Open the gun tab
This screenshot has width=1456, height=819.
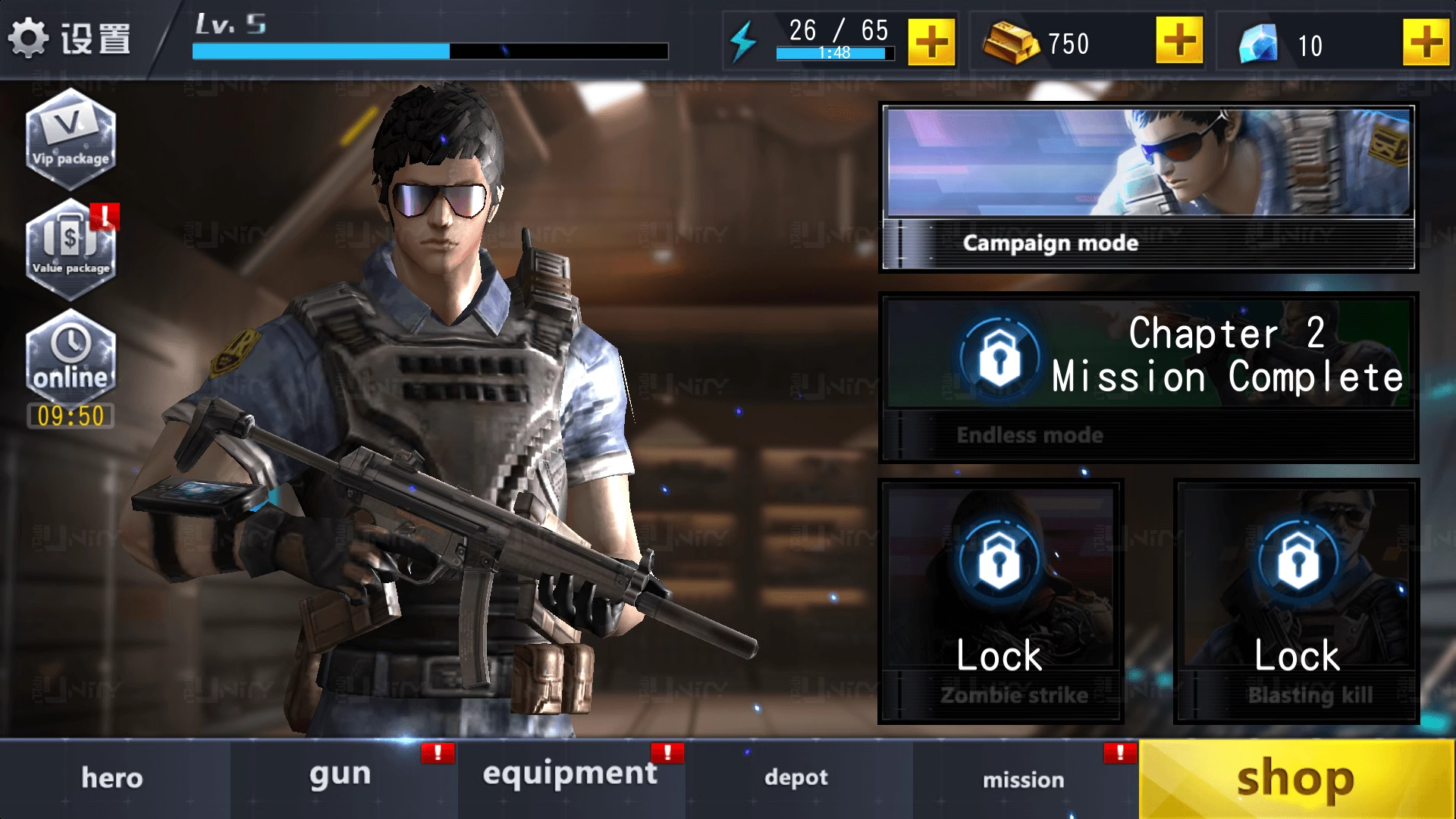pos(339,777)
